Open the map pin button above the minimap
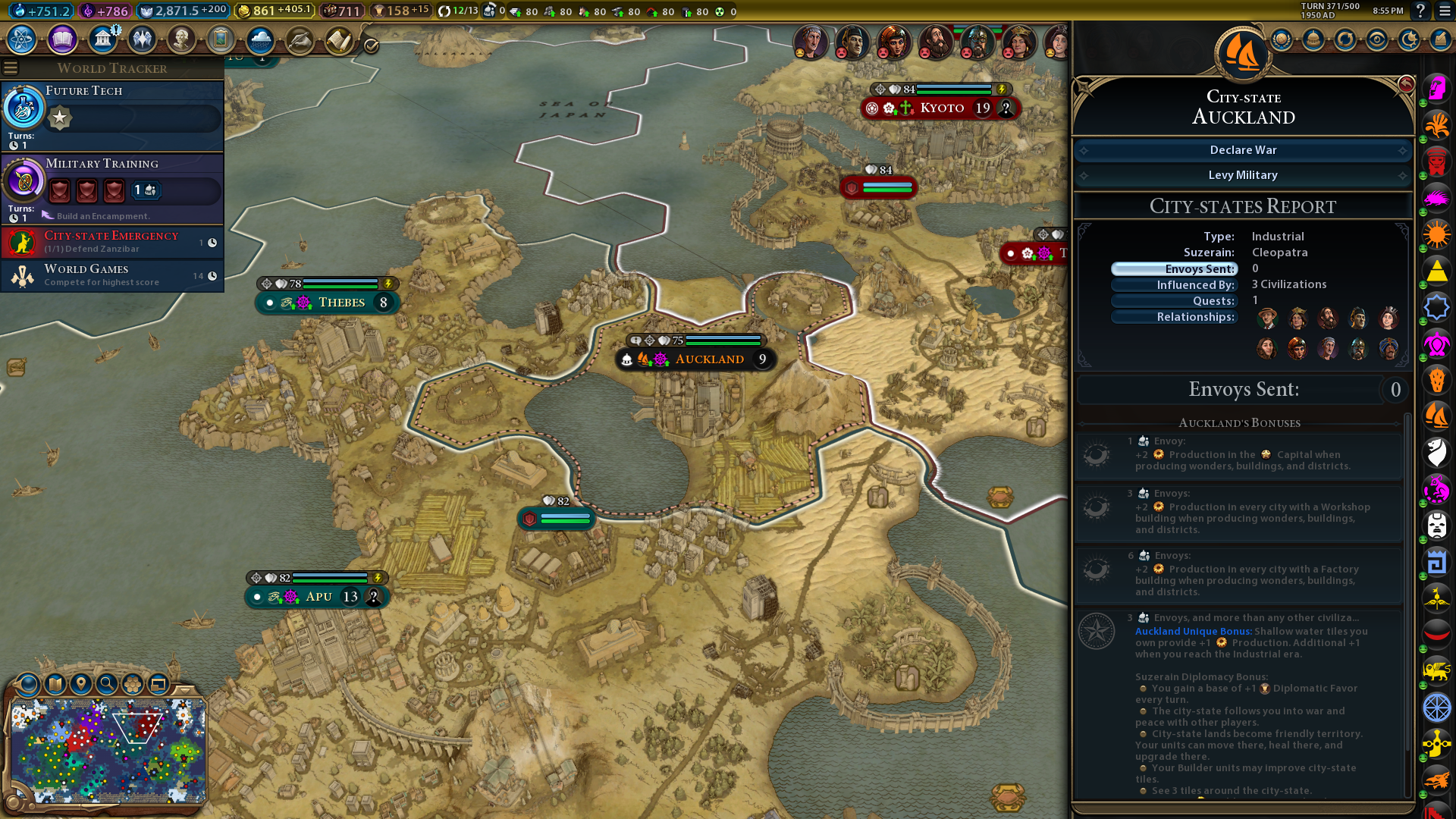The width and height of the screenshot is (1456, 819). point(81,684)
